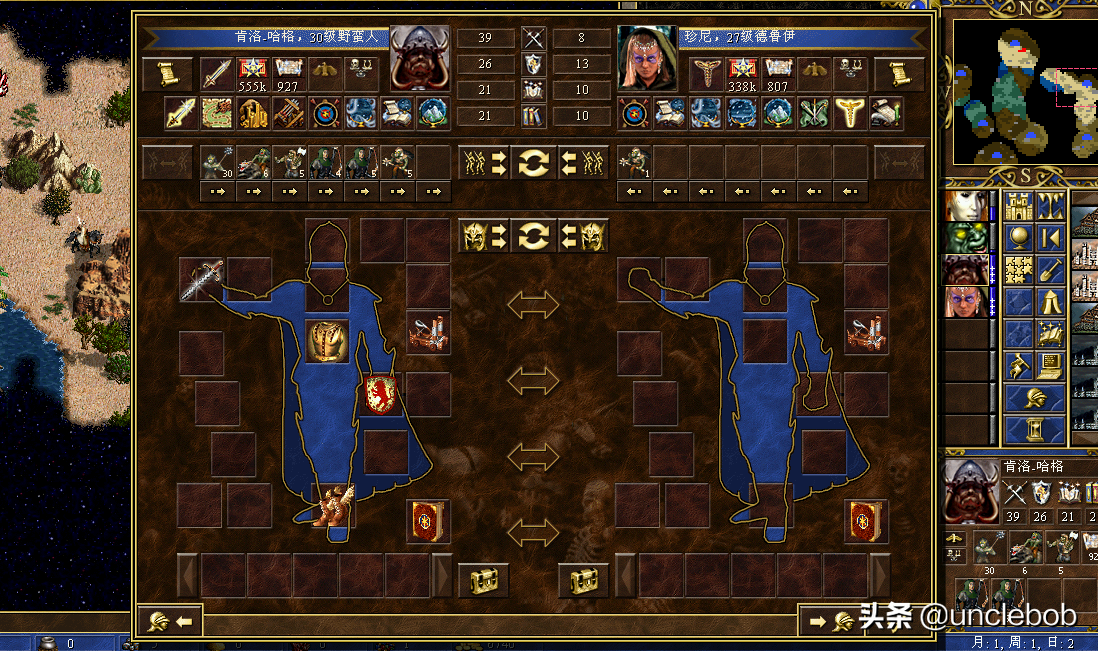Viewport: 1098px width, 651px height.
Task: Select the barbarian's 30-count troop stack
Action: coord(218,162)
